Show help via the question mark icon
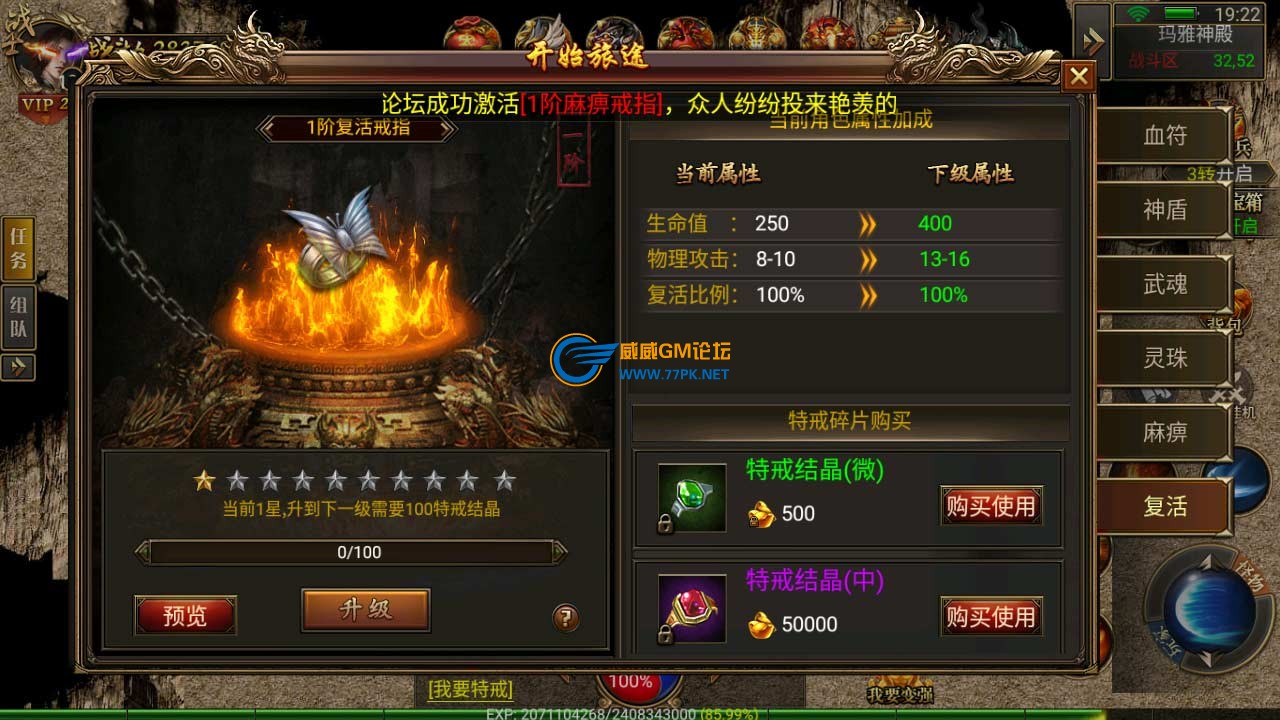The width and height of the screenshot is (1280, 720). click(566, 618)
